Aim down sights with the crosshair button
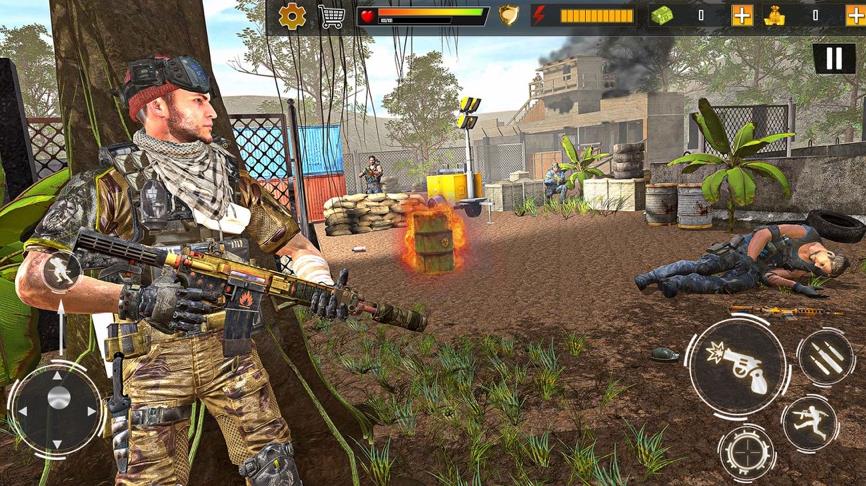The height and width of the screenshot is (486, 866). (x=746, y=452)
